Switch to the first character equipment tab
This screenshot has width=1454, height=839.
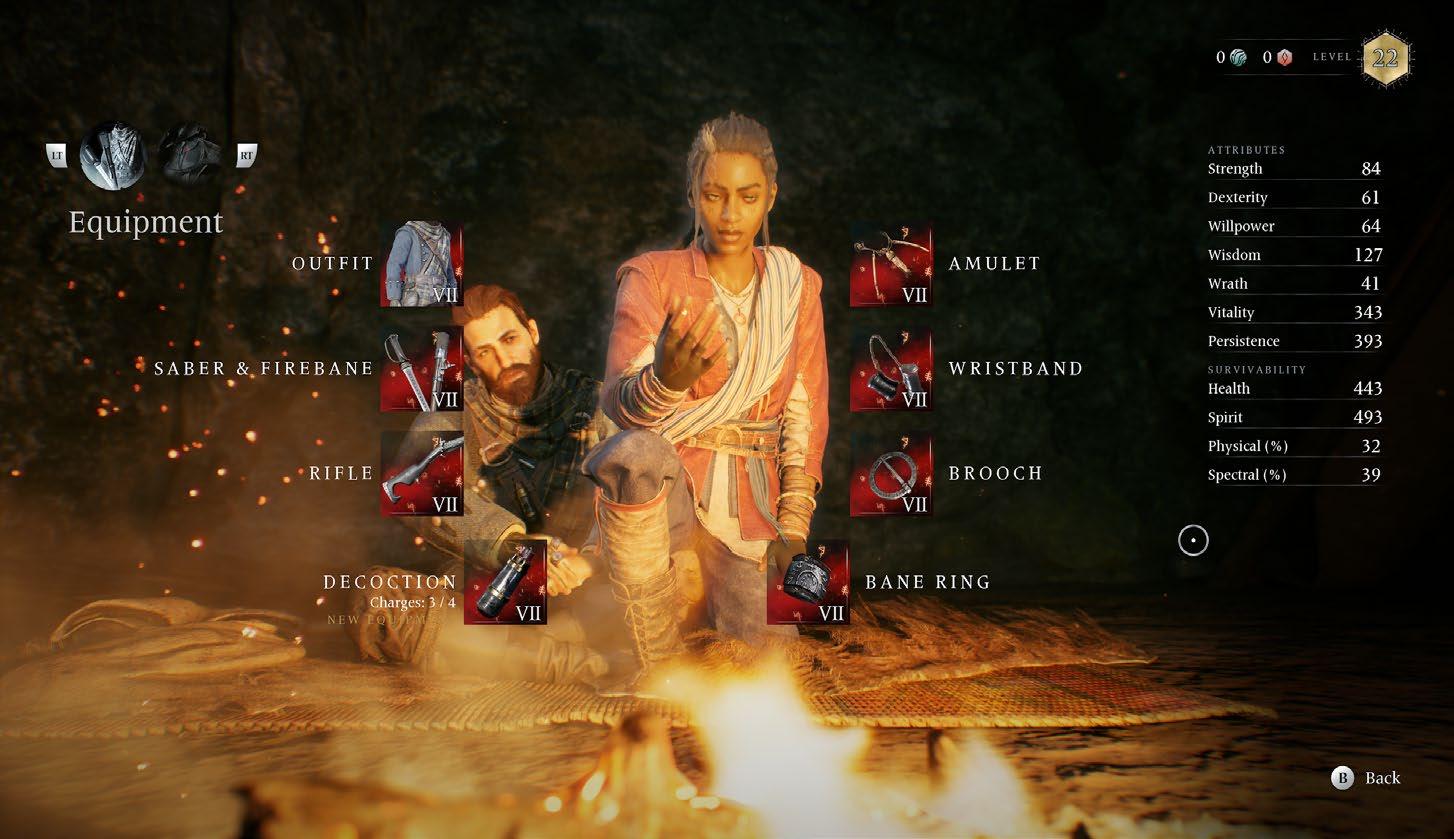point(112,155)
